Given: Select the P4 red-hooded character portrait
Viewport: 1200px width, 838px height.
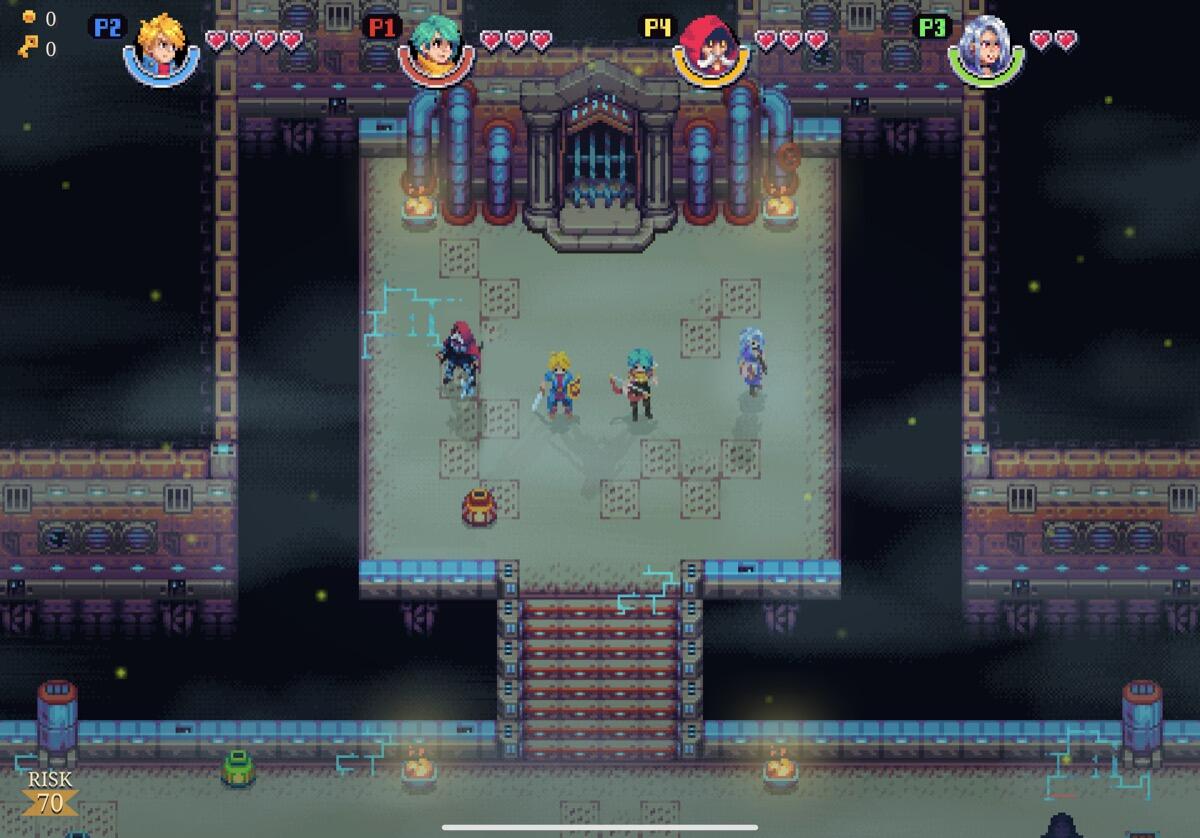Looking at the screenshot, I should tap(711, 48).
